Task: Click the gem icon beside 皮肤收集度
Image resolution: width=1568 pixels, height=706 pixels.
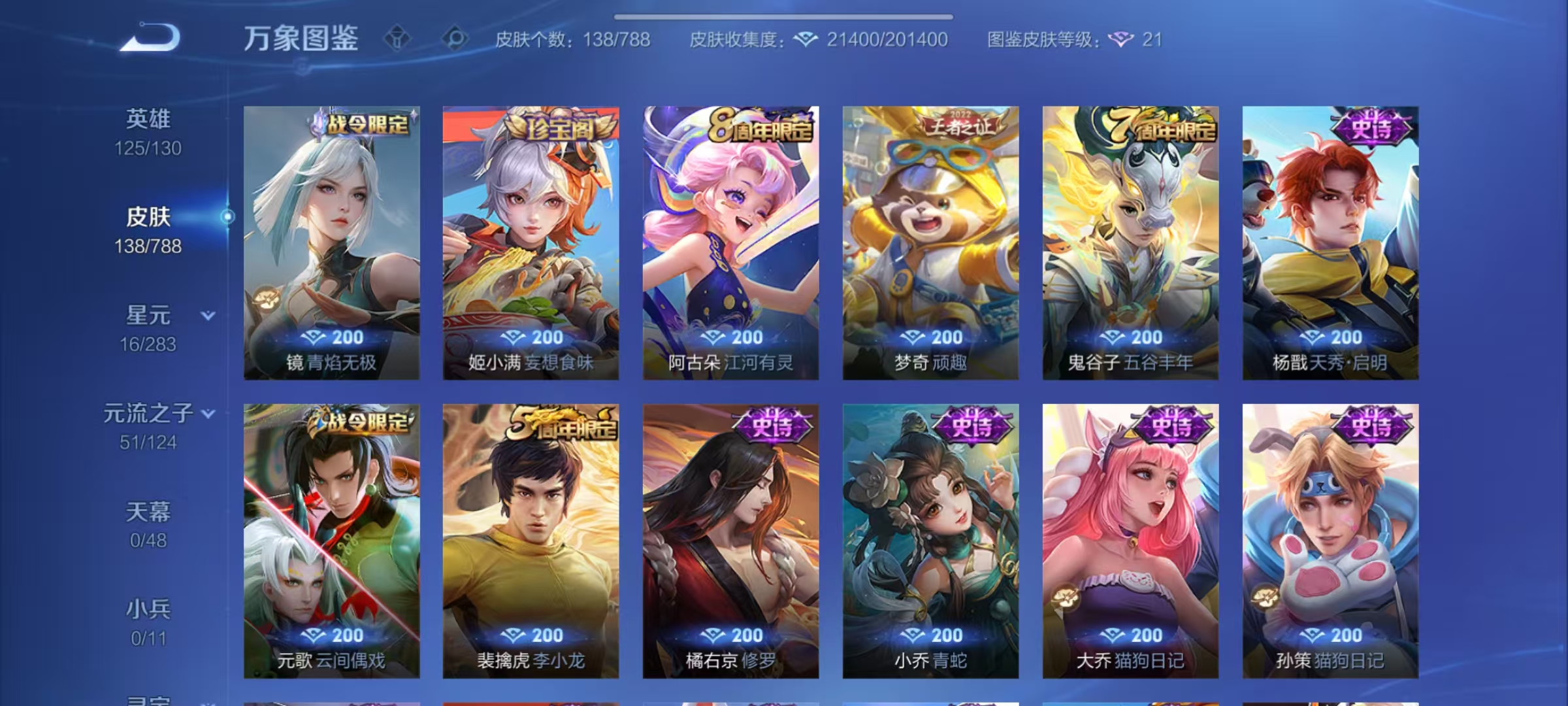Action: (805, 40)
